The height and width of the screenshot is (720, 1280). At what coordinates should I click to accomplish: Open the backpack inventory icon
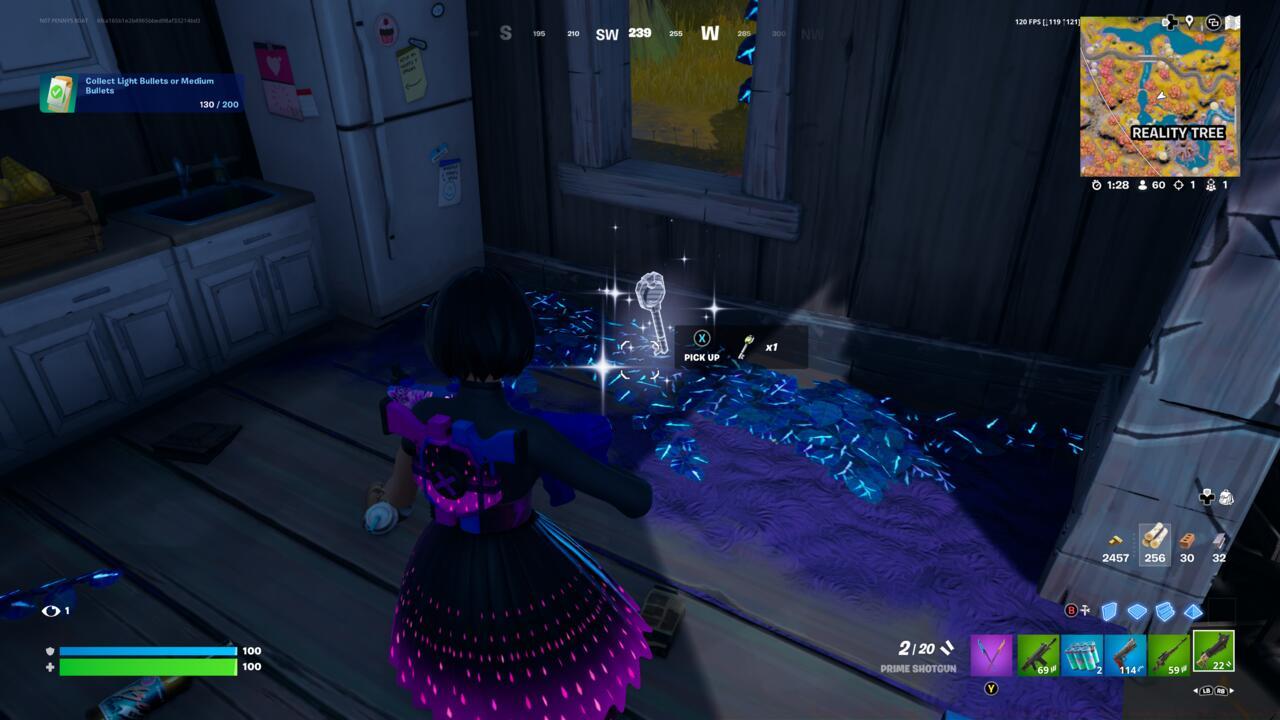coord(1227,498)
